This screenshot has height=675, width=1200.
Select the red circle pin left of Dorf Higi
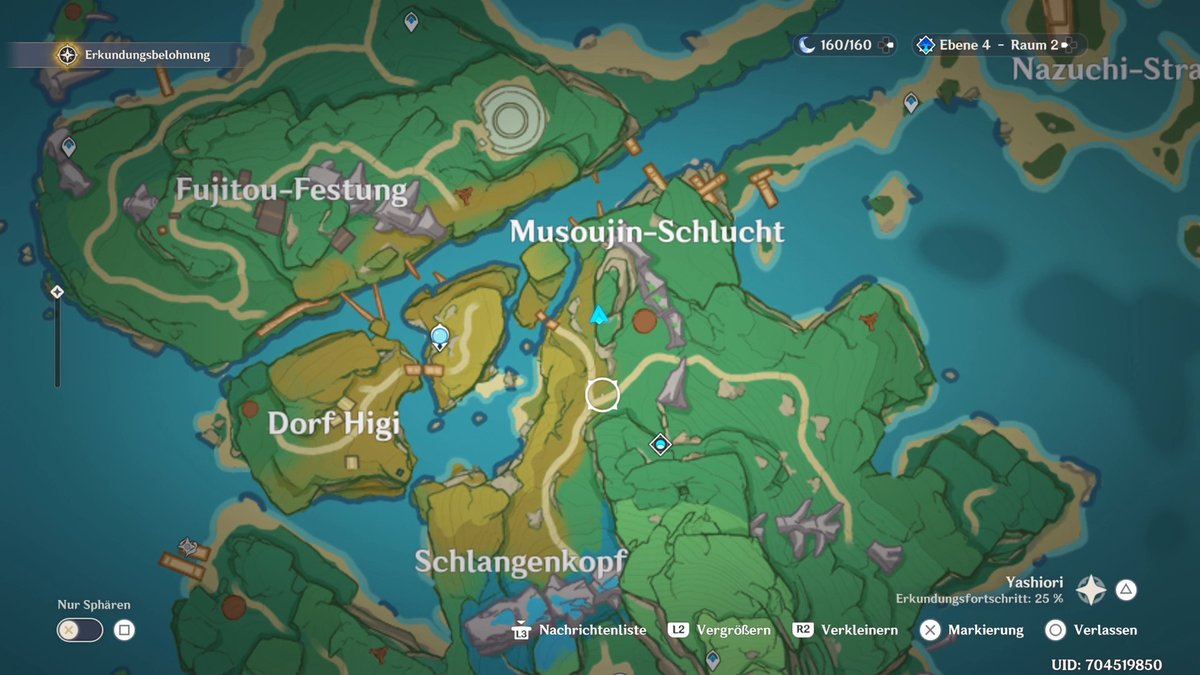click(x=250, y=408)
